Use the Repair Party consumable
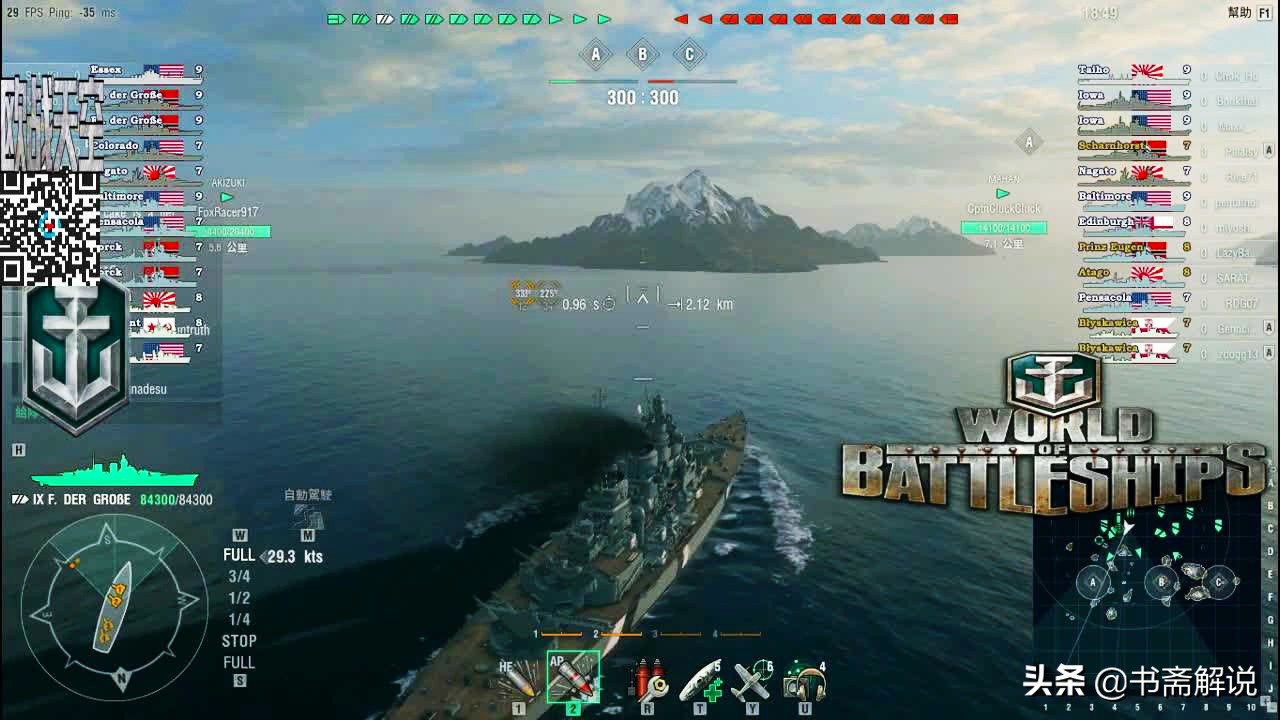The height and width of the screenshot is (720, 1280). (x=700, y=682)
